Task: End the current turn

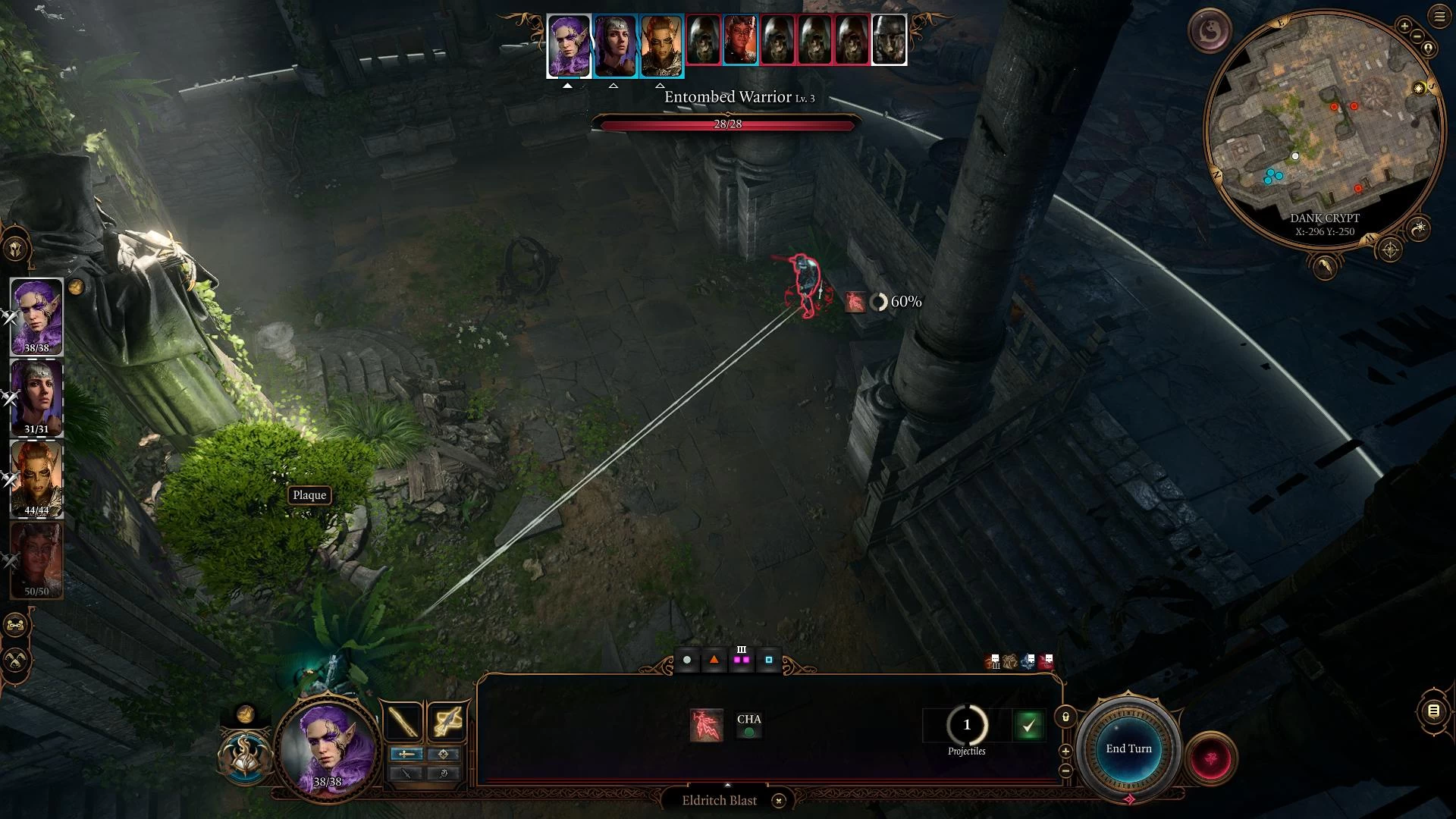Action: tap(1128, 749)
